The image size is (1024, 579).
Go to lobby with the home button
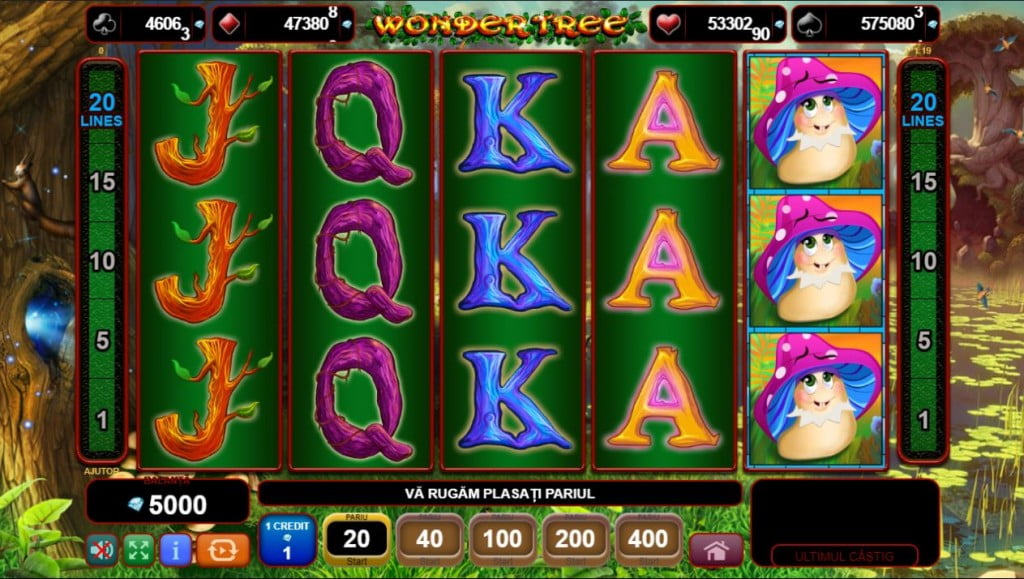tap(716, 550)
